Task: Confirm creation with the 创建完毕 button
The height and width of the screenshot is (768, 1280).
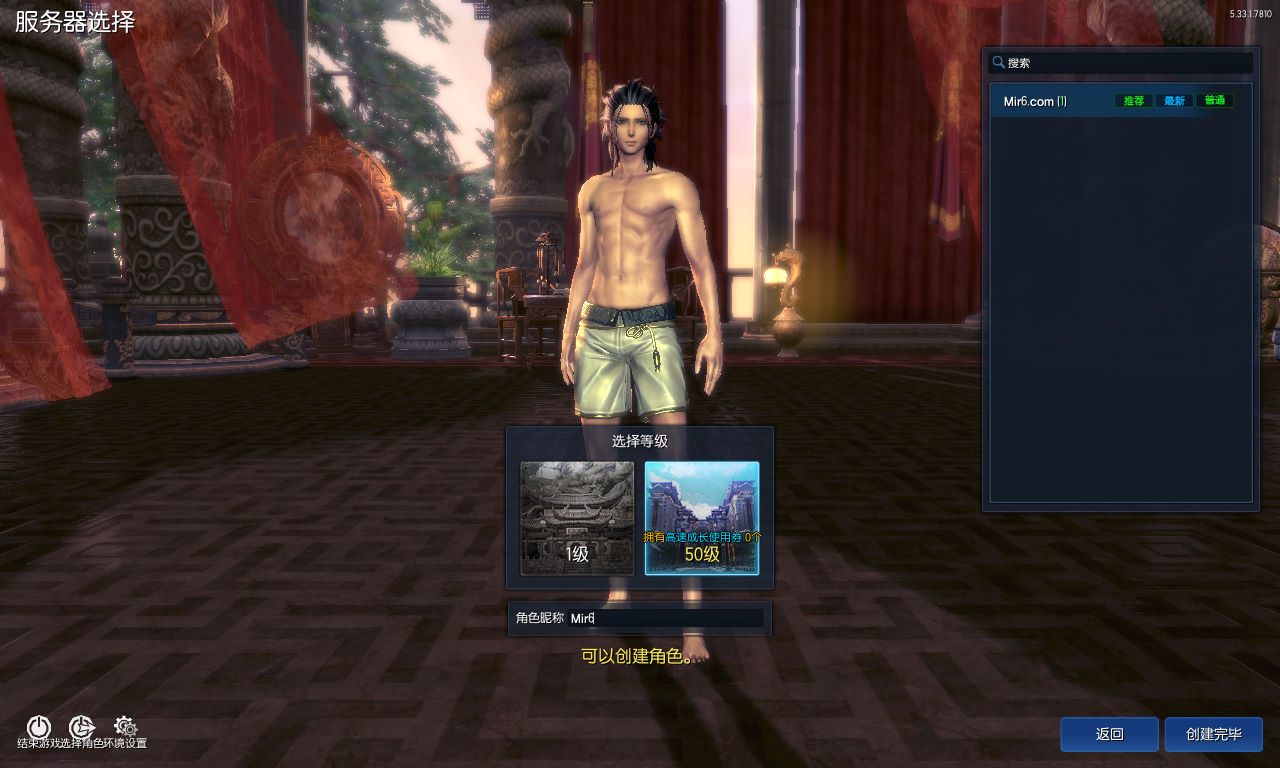Action: click(1213, 734)
